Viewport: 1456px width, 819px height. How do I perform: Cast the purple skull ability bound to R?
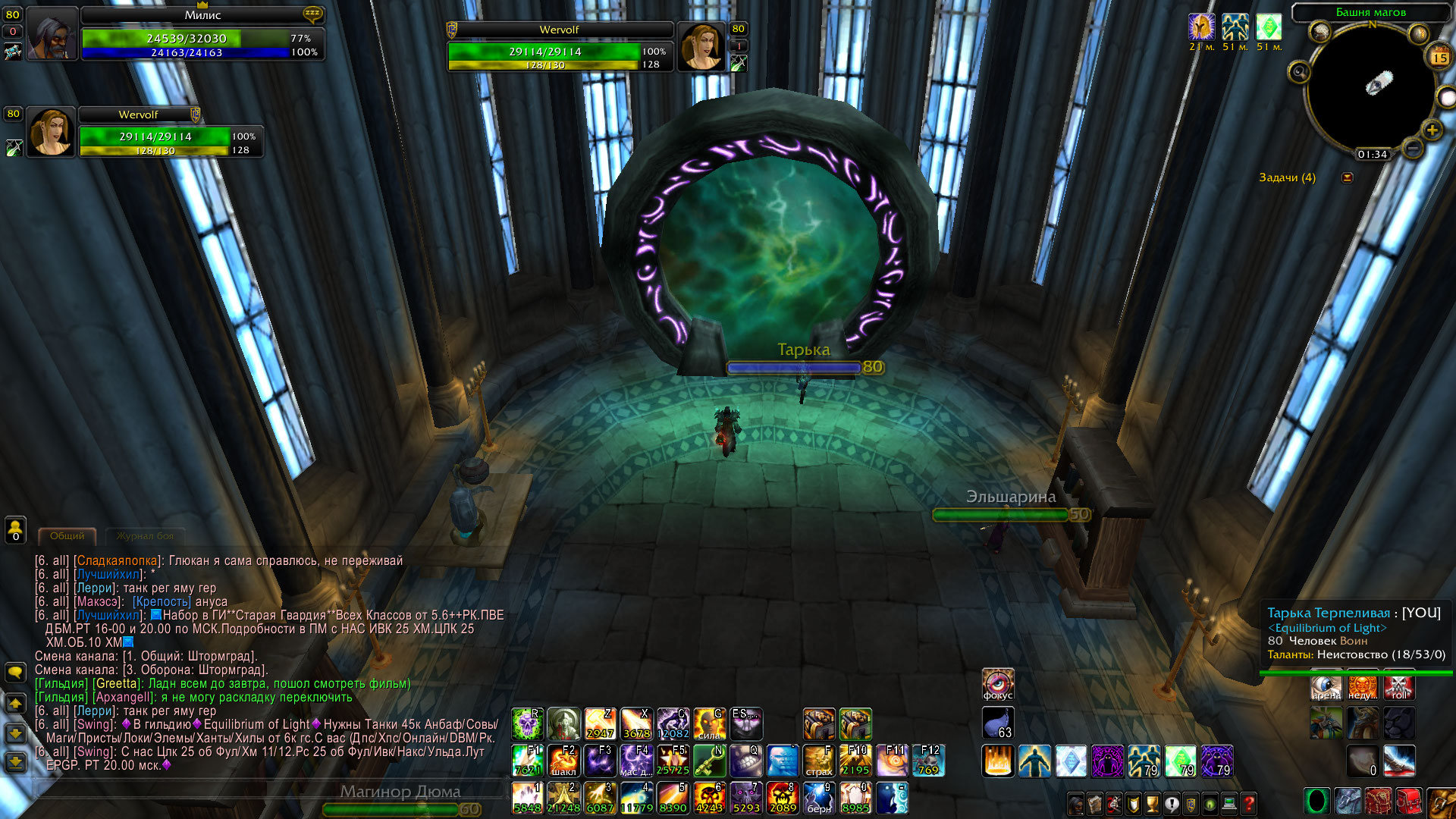point(526,723)
